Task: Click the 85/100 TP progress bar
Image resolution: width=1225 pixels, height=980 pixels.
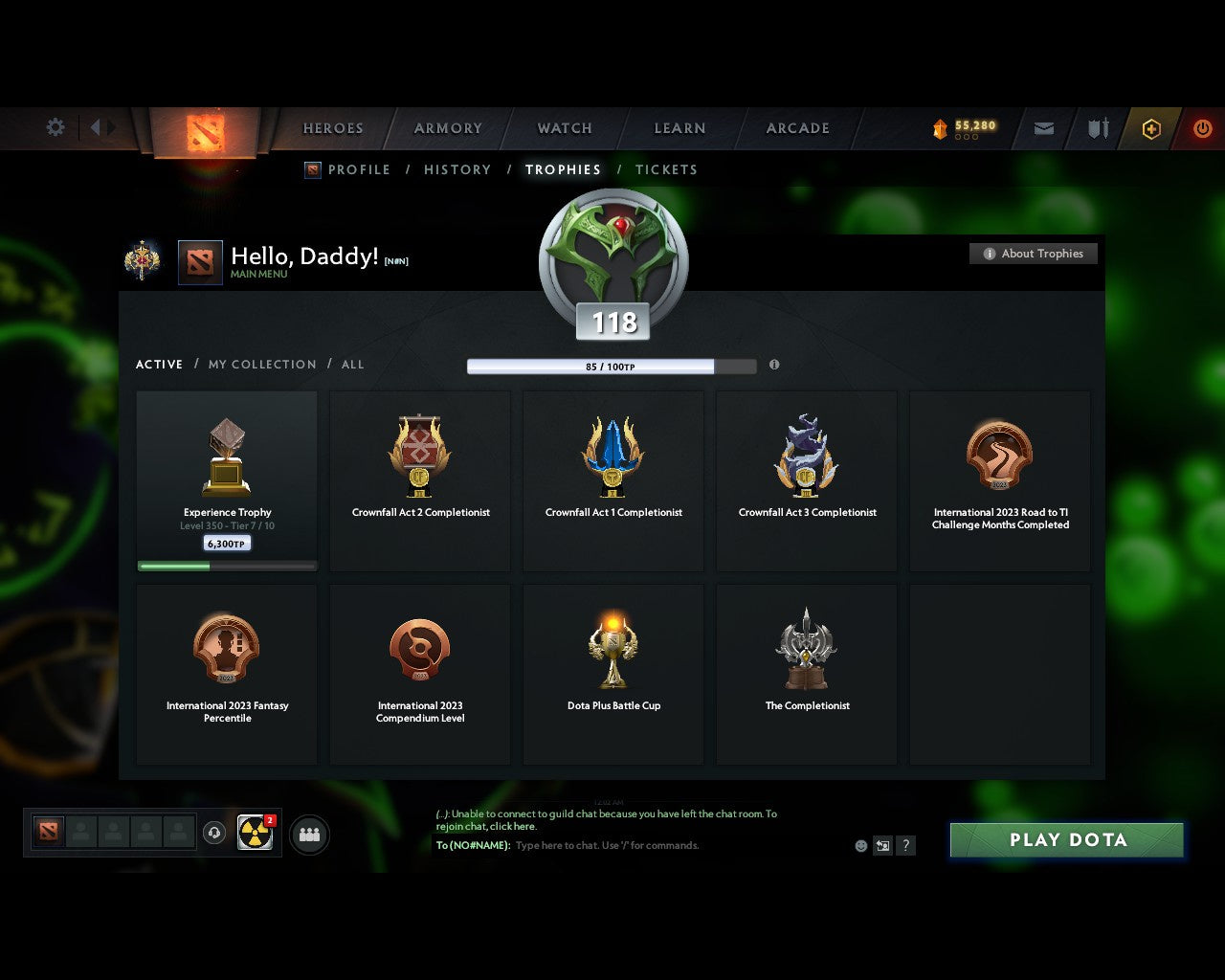Action: [612, 366]
